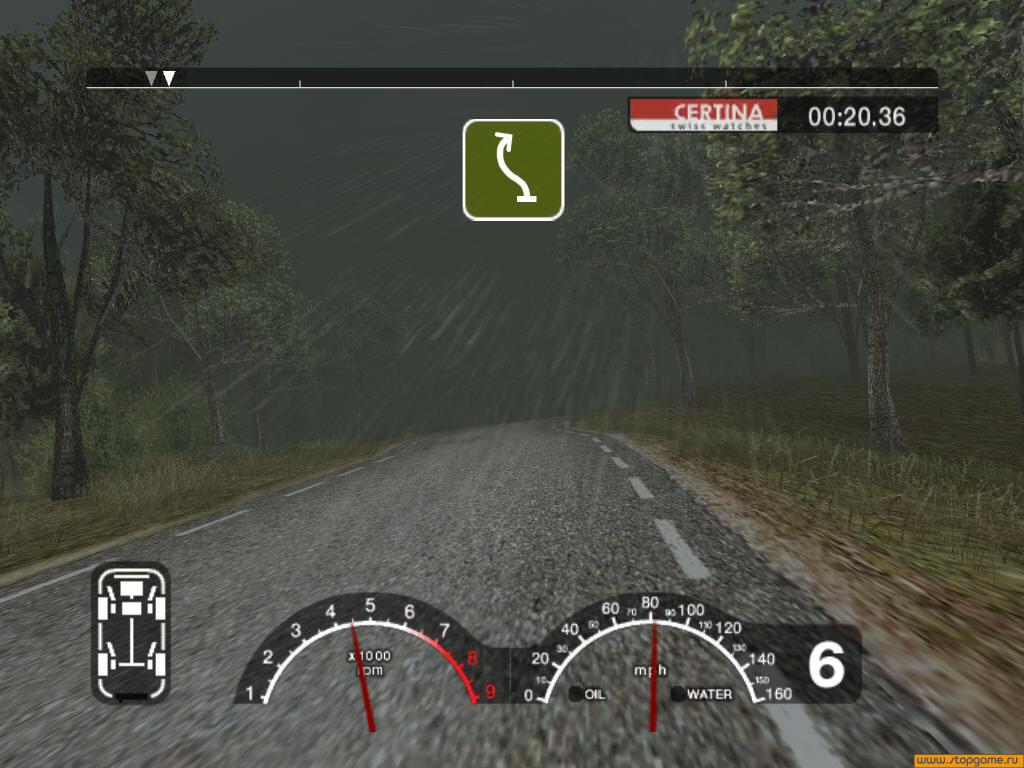The width and height of the screenshot is (1024, 768).
Task: Click the gray ghost progress marker
Action: click(x=151, y=78)
